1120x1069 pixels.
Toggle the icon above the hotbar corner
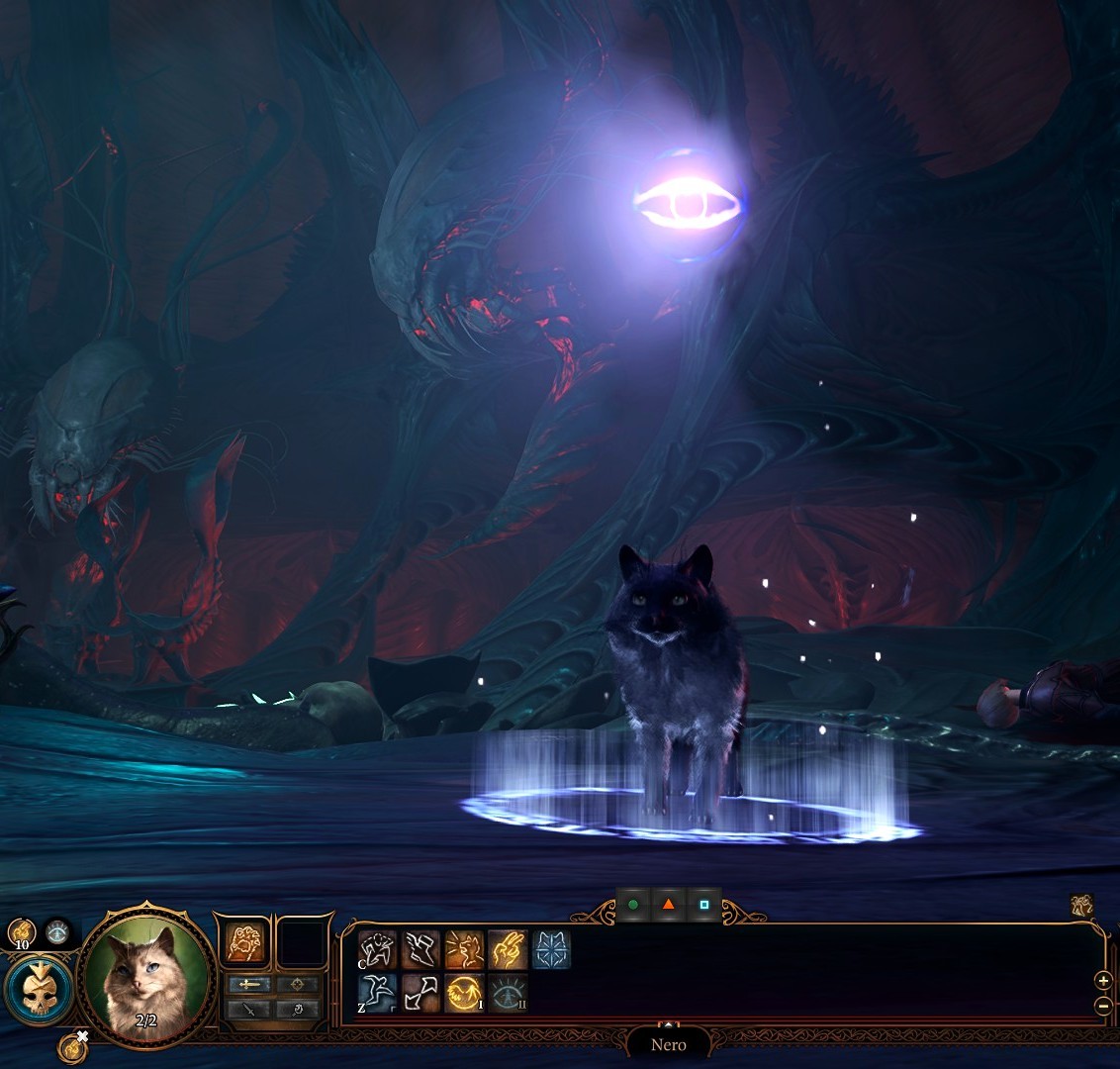[1081, 905]
